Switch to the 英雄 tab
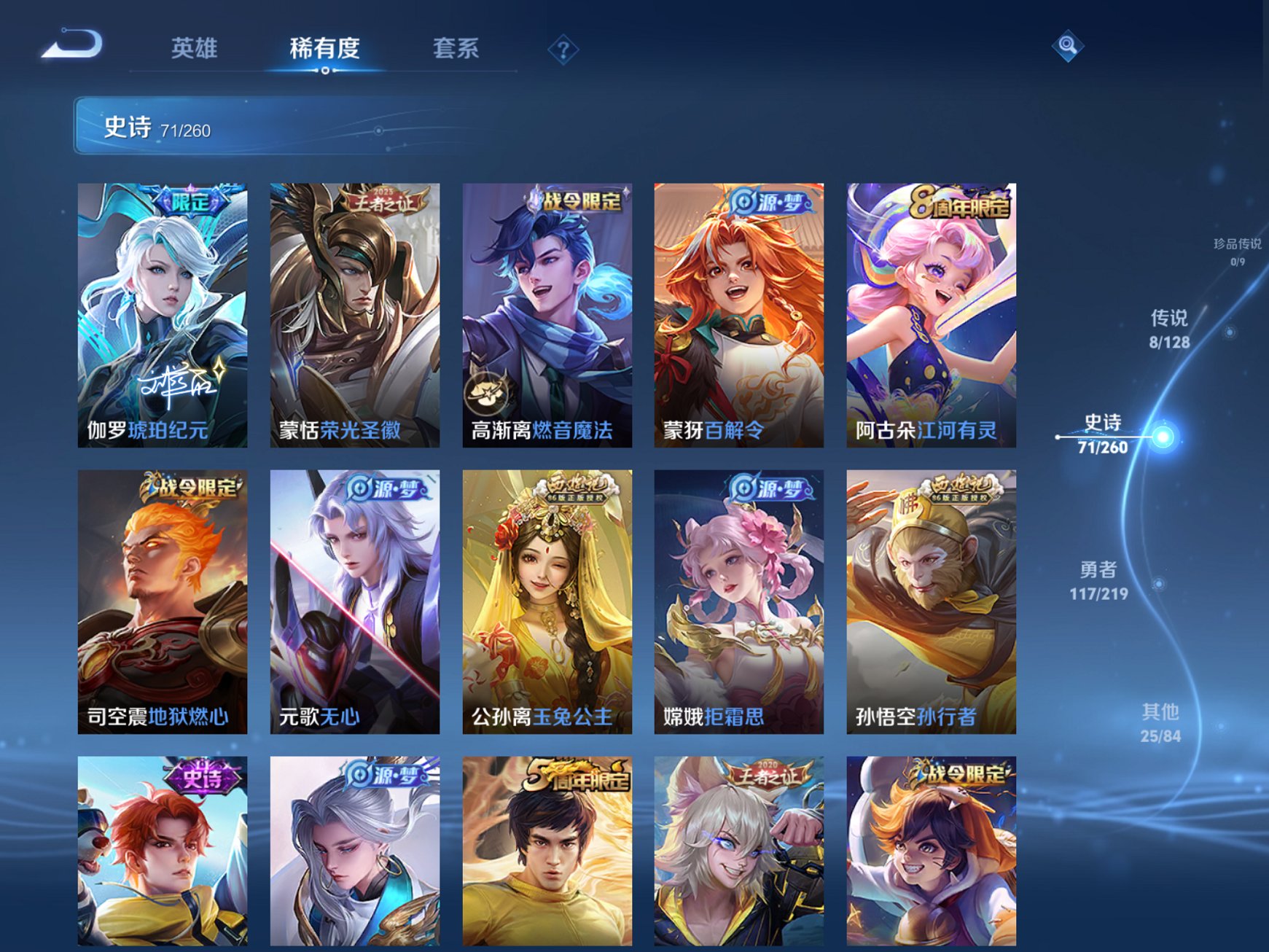 pyautogui.click(x=196, y=45)
